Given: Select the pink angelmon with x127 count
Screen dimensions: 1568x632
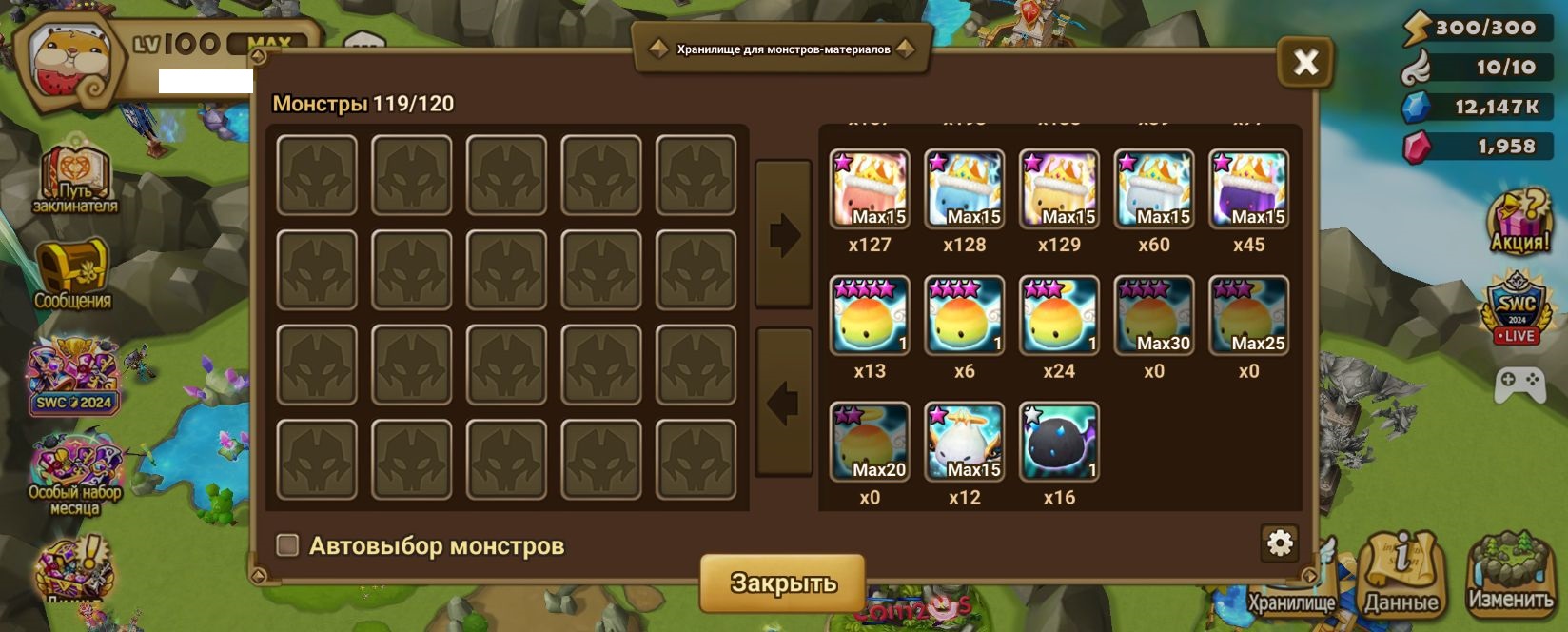Looking at the screenshot, I should coord(870,189).
